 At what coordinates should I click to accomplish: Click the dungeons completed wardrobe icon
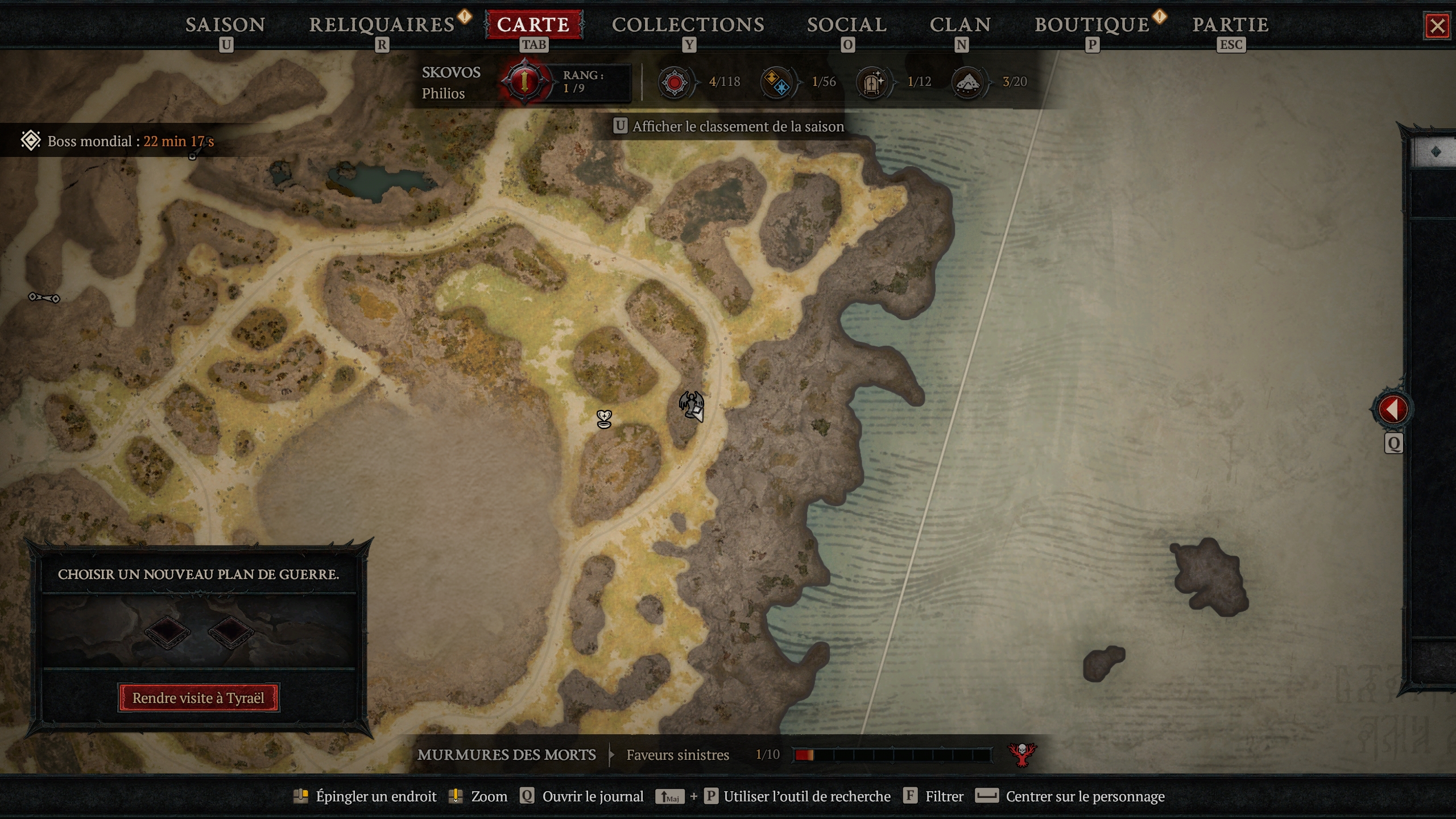click(x=874, y=81)
